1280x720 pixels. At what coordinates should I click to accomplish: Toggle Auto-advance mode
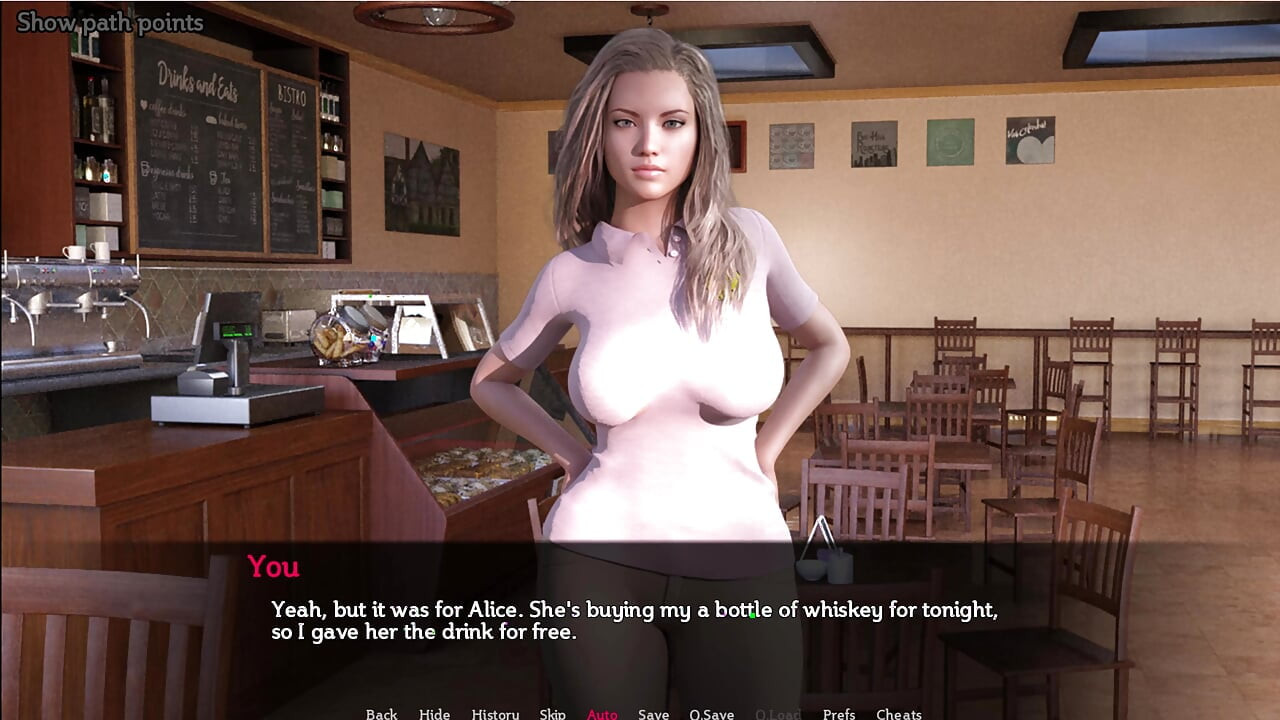(x=602, y=713)
